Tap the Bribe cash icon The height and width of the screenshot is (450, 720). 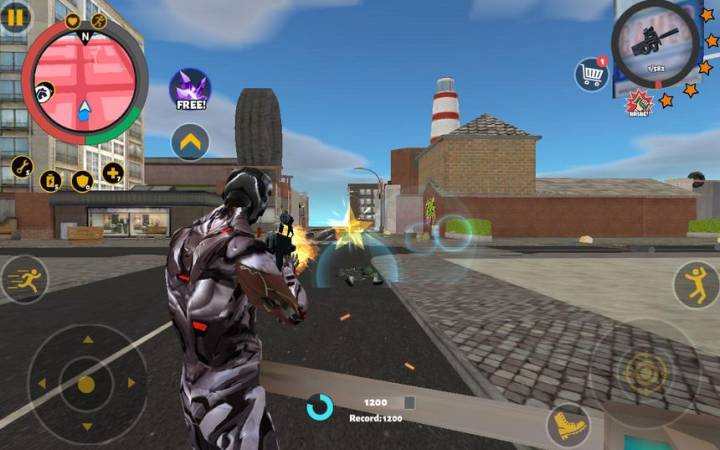click(638, 102)
